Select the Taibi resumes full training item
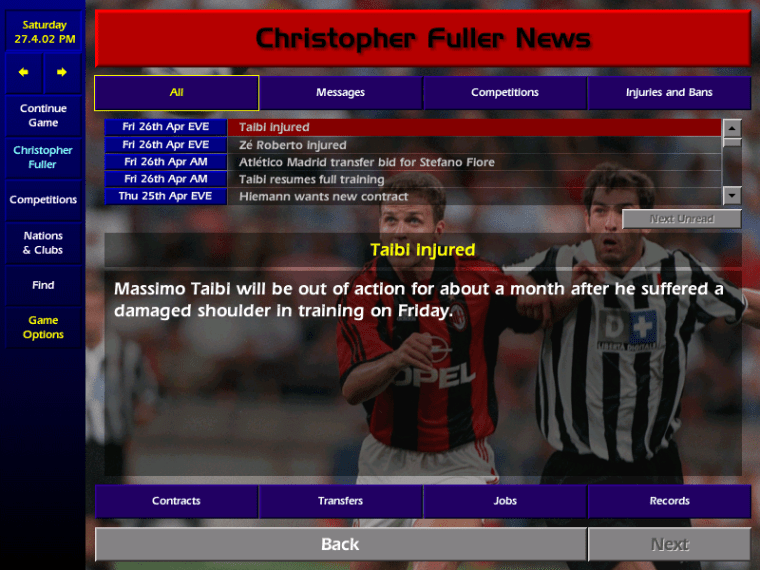The image size is (760, 570). (x=474, y=179)
